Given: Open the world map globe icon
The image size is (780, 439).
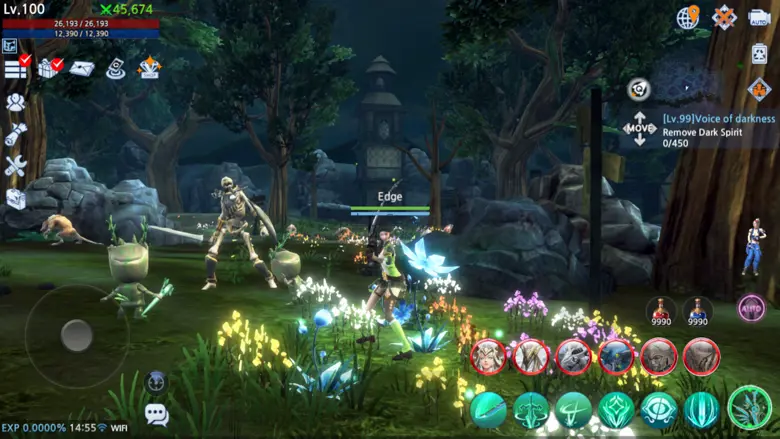Looking at the screenshot, I should click(688, 17).
